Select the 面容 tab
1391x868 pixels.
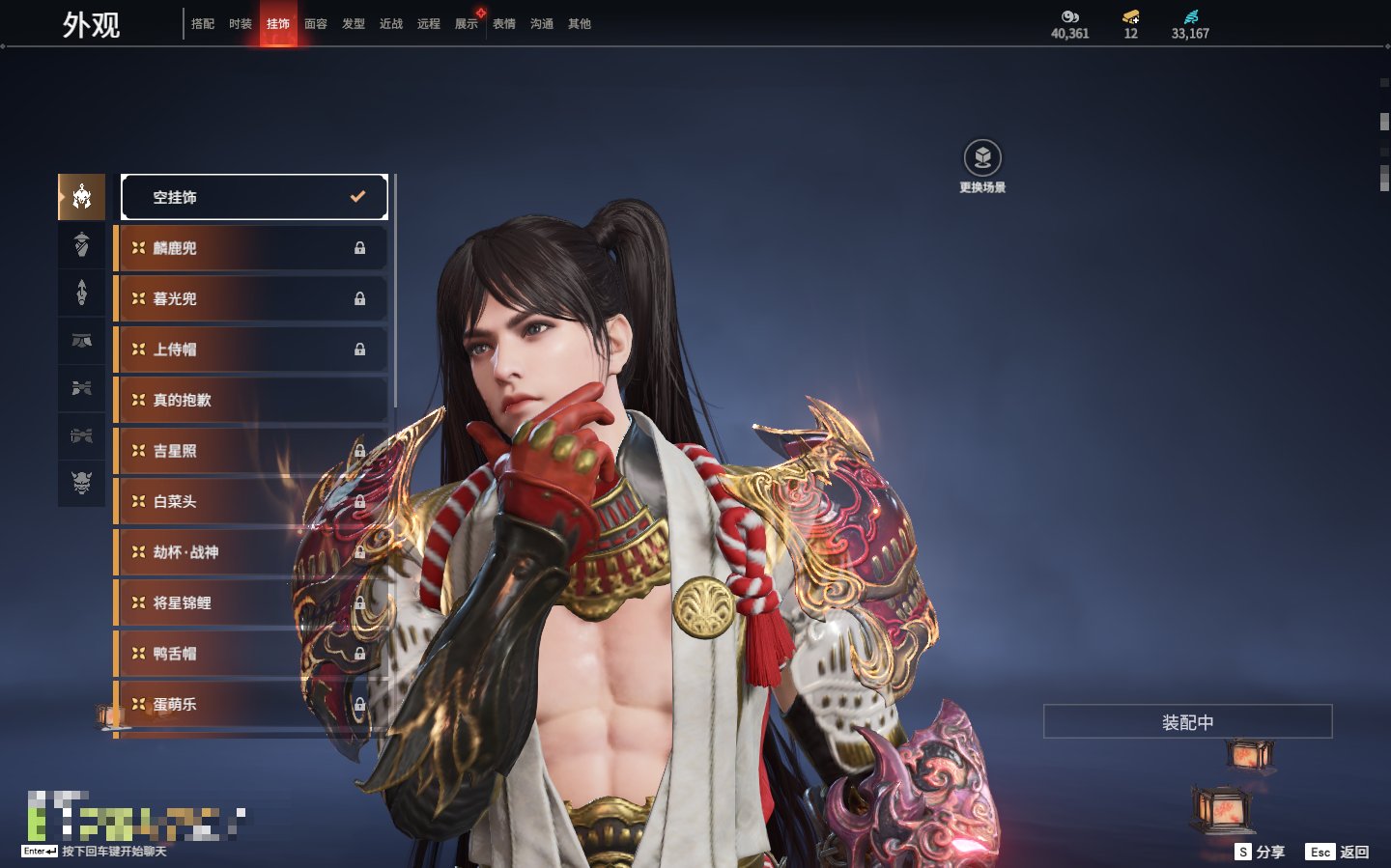pos(316,24)
